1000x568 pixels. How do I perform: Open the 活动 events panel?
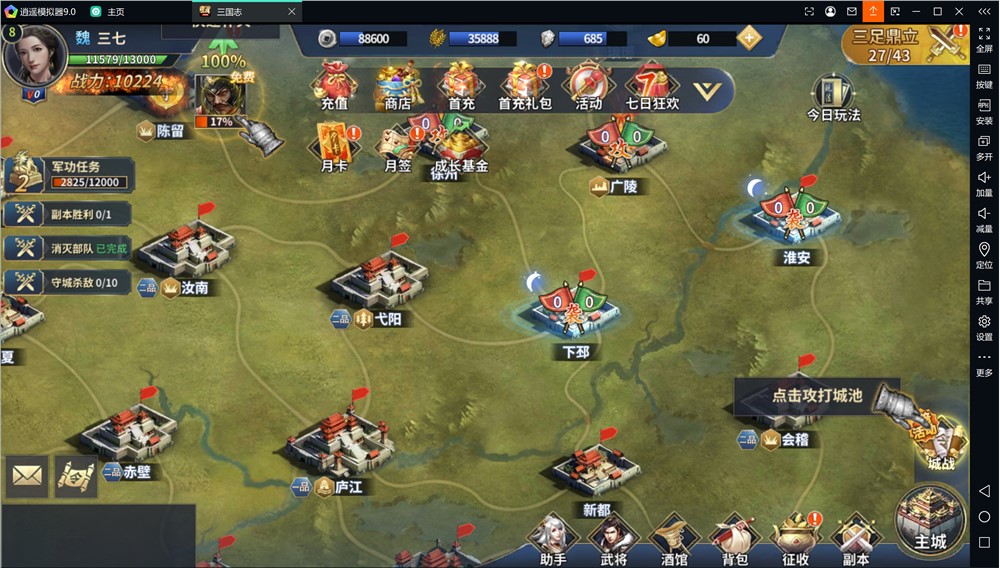point(588,86)
